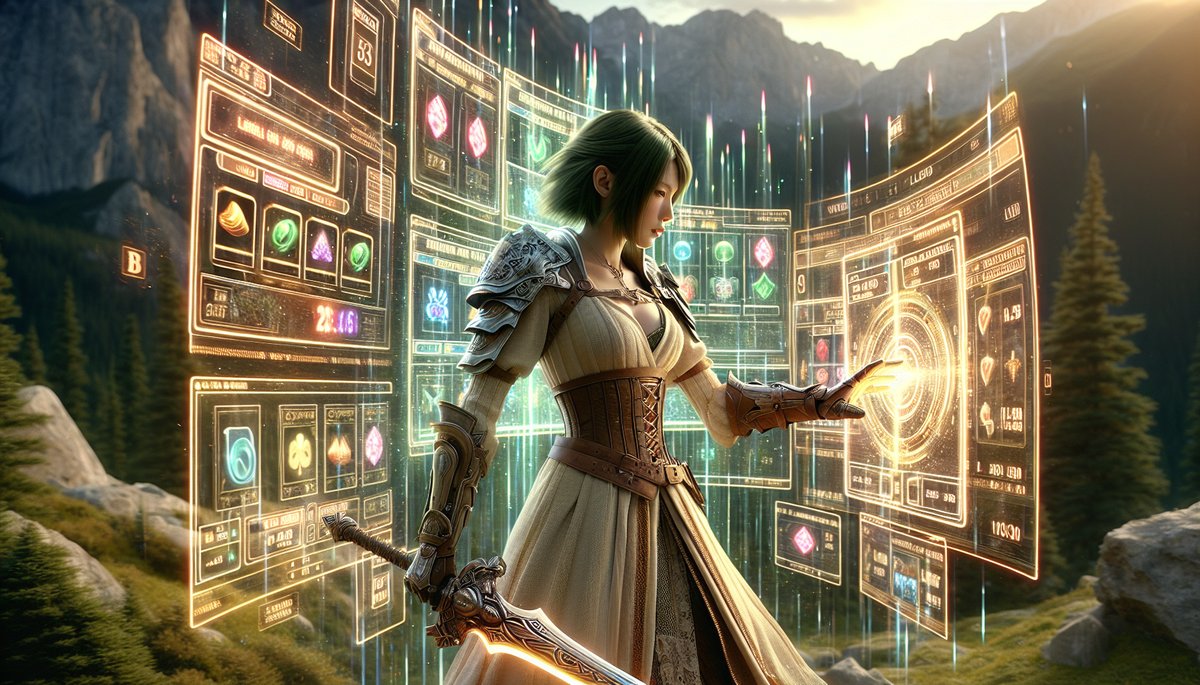Screen dimensions: 1200x685
Task: Choose the cyan orb in the green panel
Action: pyautogui.click(x=682, y=251)
